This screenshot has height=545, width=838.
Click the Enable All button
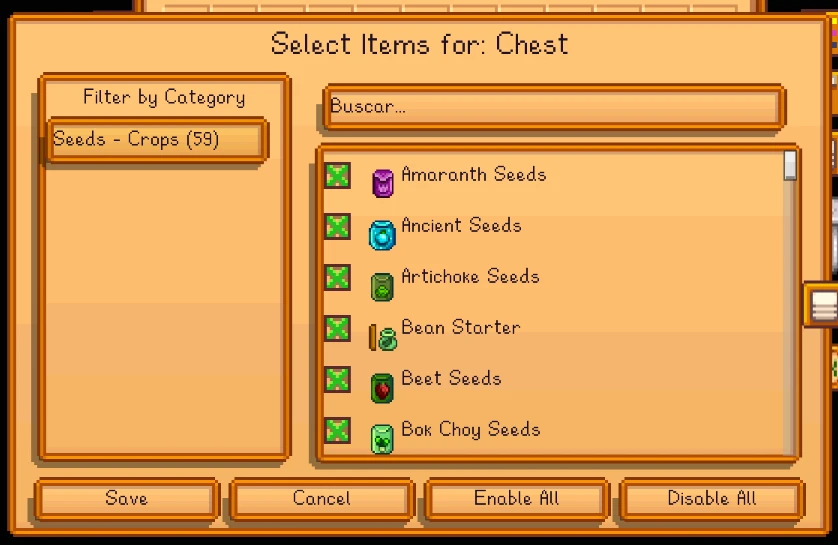tap(516, 499)
